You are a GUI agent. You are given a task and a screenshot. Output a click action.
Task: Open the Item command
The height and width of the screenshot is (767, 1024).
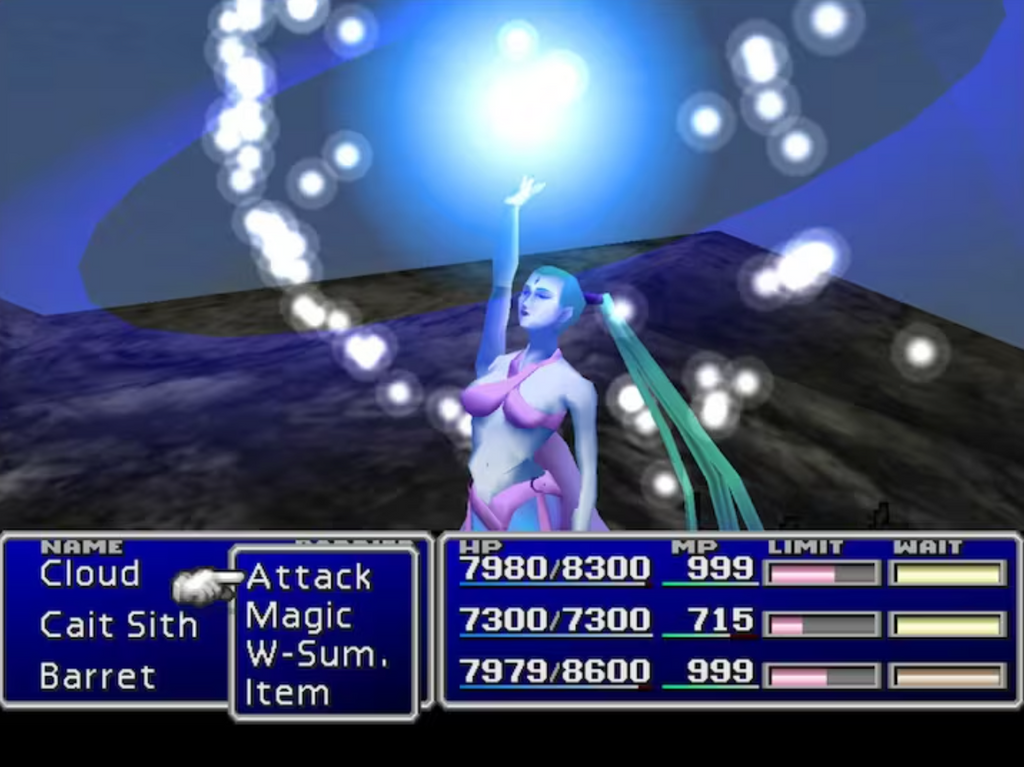coord(286,692)
